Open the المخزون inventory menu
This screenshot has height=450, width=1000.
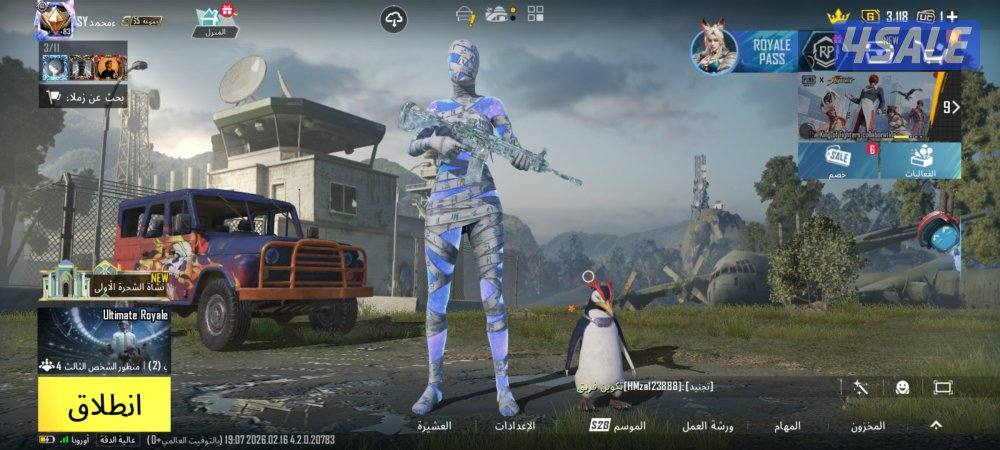[868, 426]
